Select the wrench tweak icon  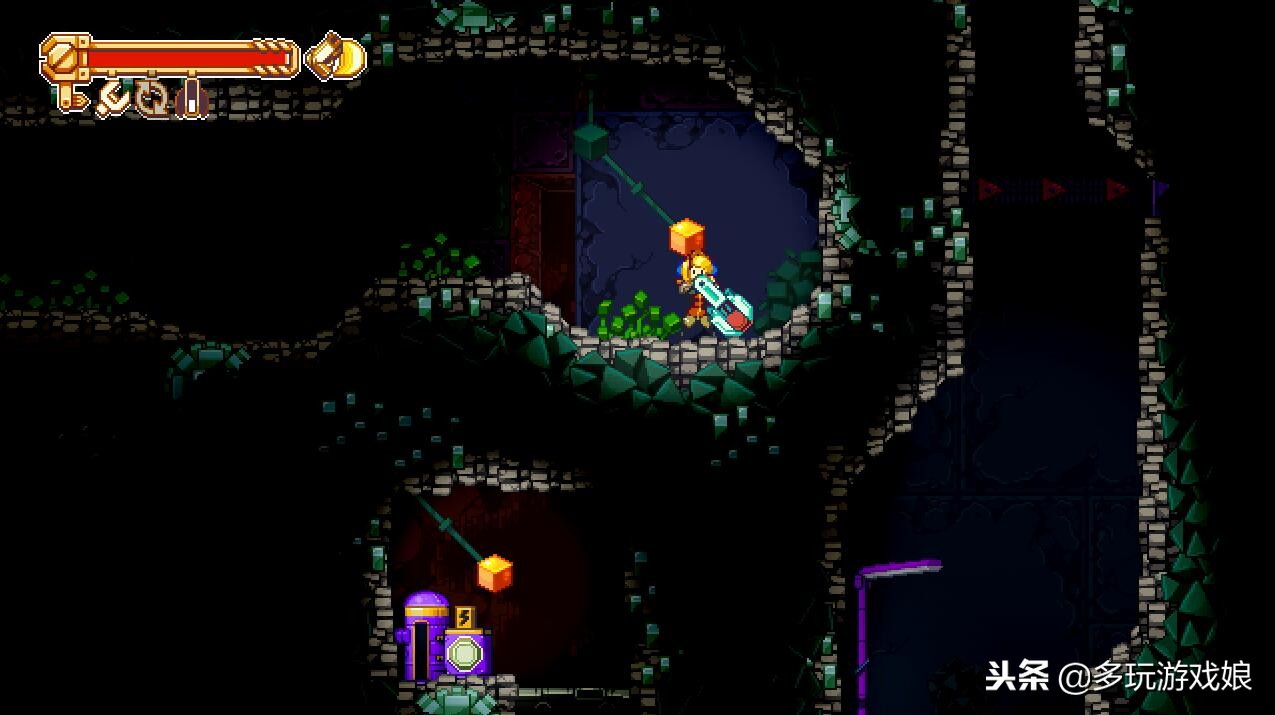point(113,99)
